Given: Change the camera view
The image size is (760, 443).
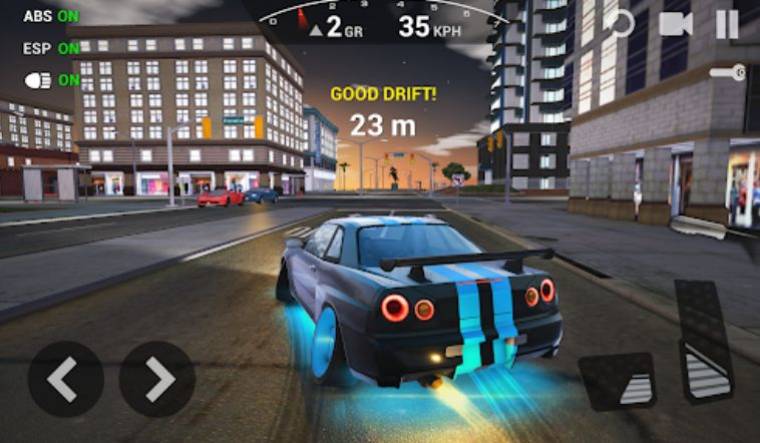Looking at the screenshot, I should click(x=676, y=23).
